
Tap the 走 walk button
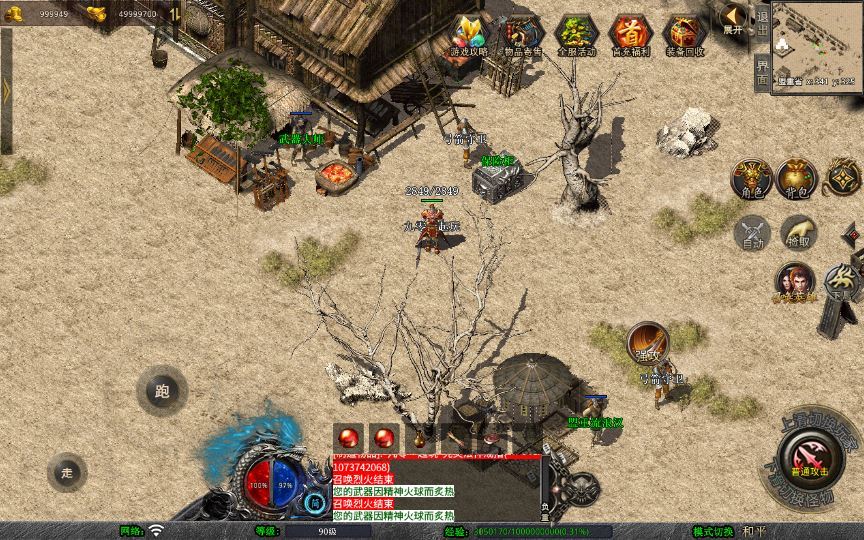click(67, 472)
